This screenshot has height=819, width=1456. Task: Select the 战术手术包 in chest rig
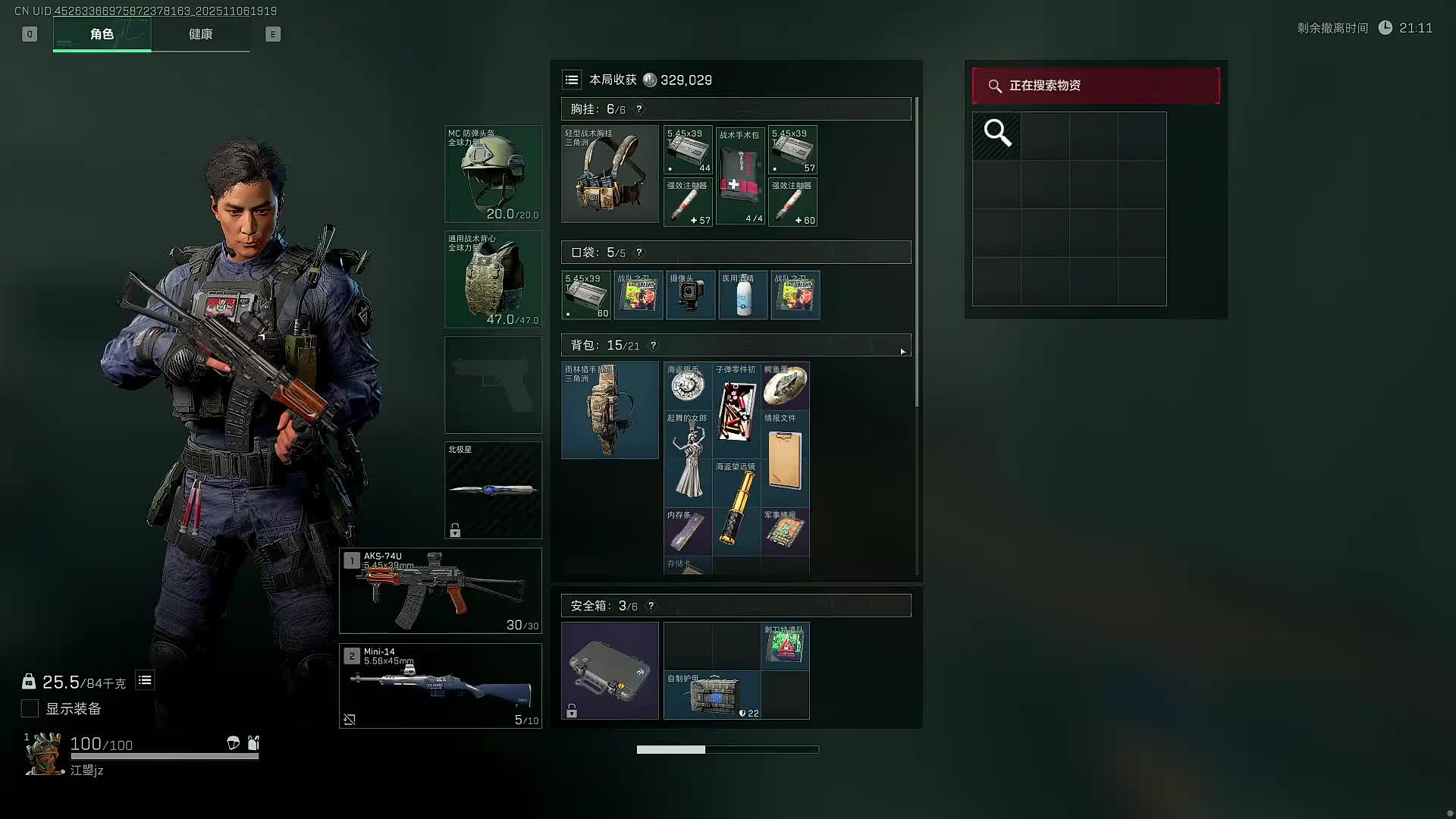point(740,176)
